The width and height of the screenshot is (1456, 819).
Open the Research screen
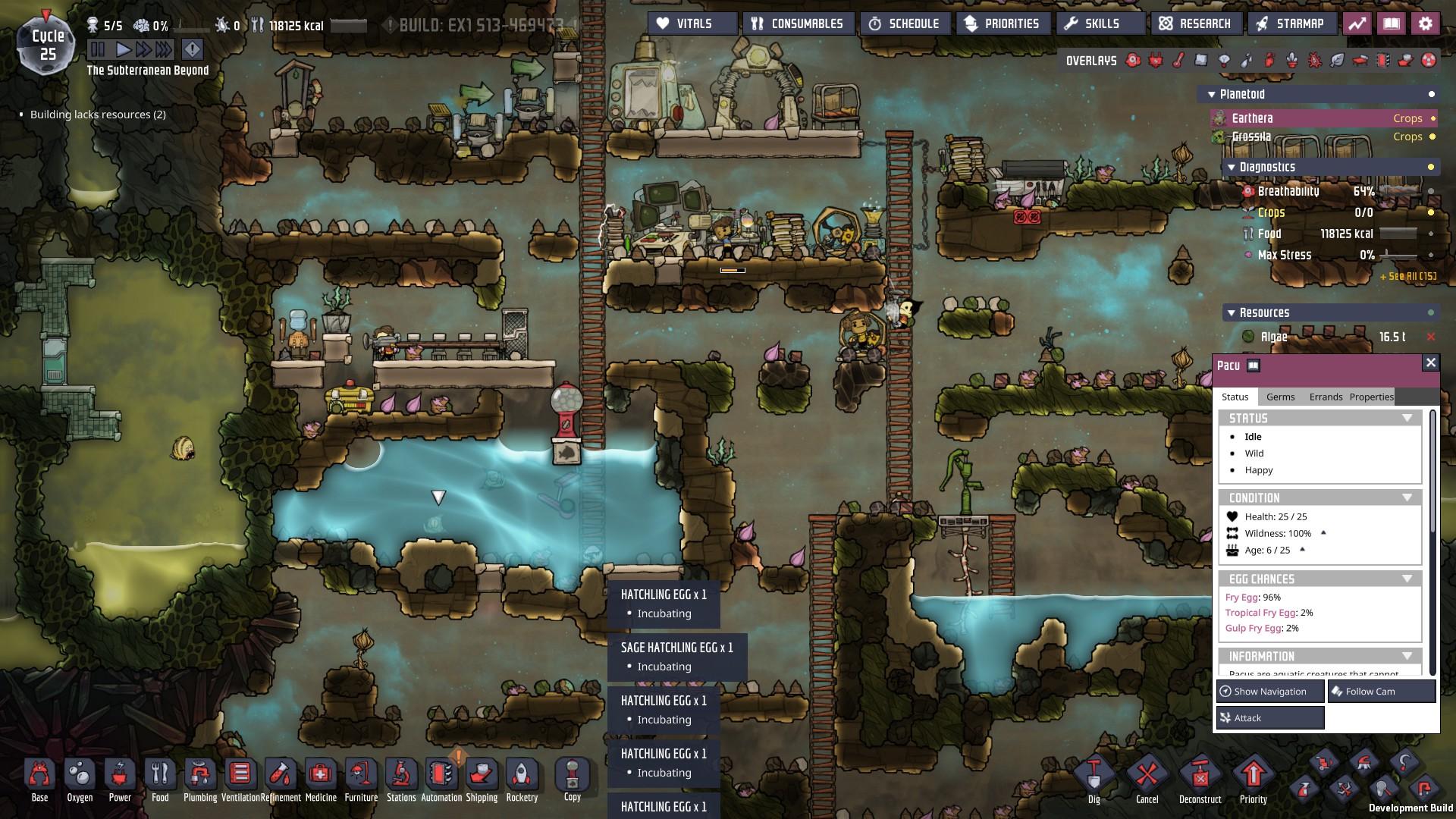[1195, 24]
